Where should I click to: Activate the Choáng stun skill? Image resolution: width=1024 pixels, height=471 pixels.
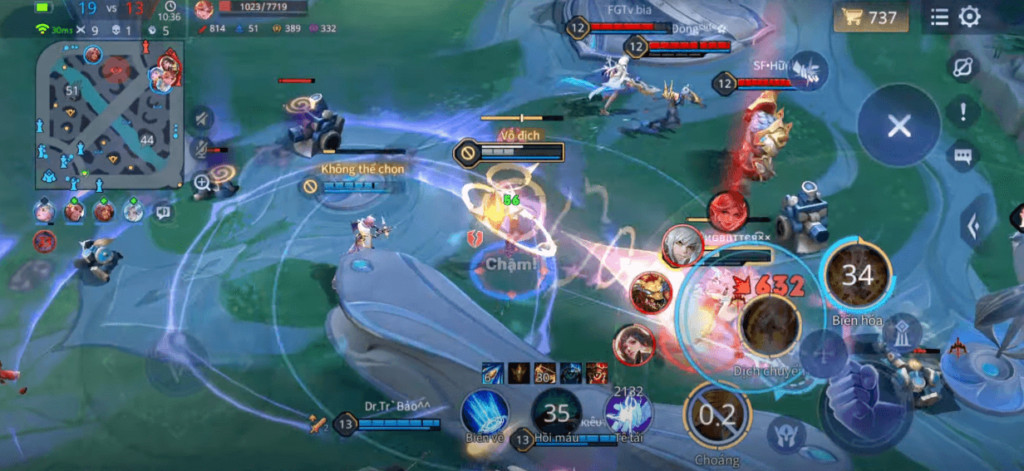(x=717, y=415)
